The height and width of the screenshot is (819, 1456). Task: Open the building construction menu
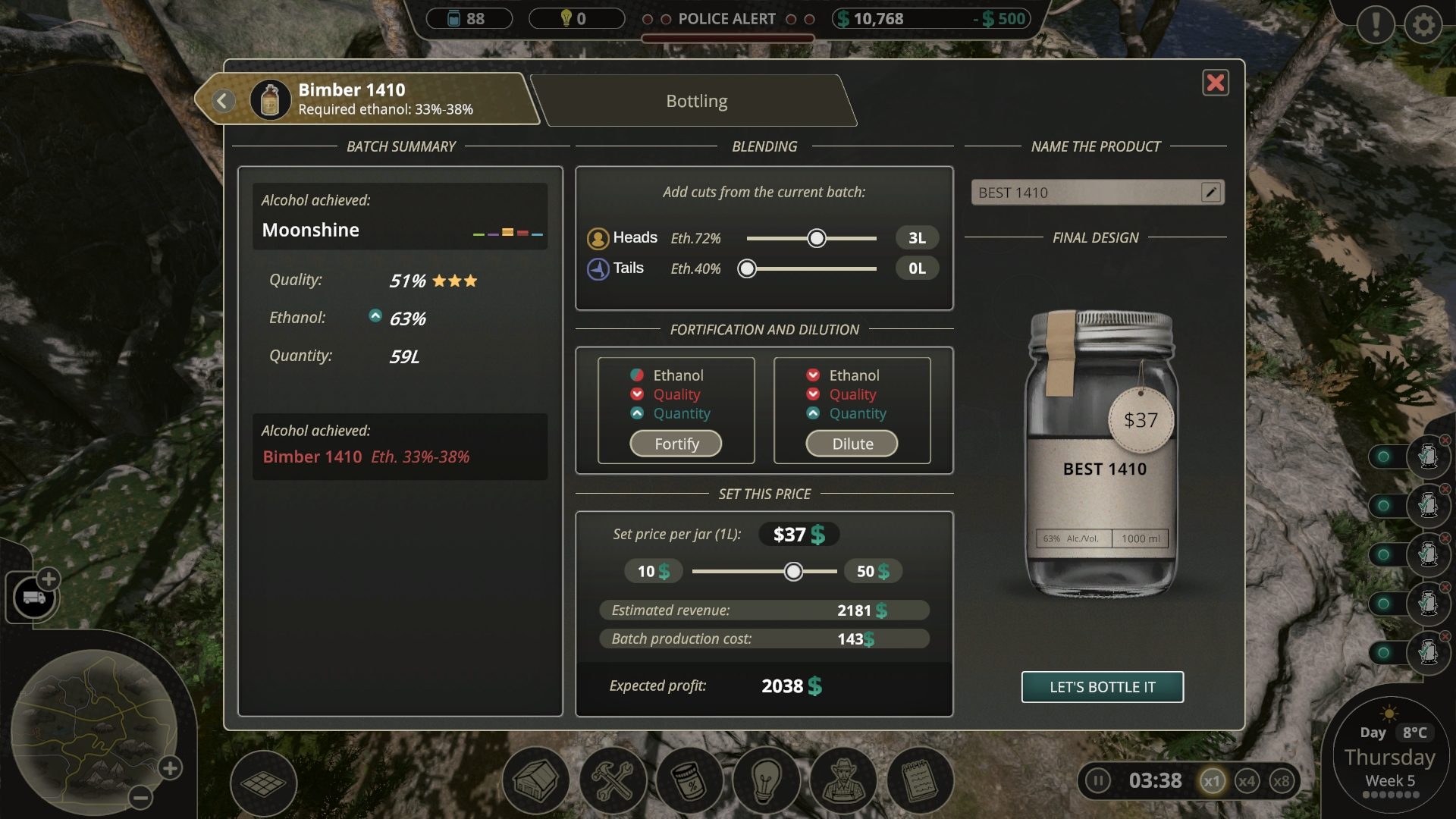pyautogui.click(x=536, y=781)
